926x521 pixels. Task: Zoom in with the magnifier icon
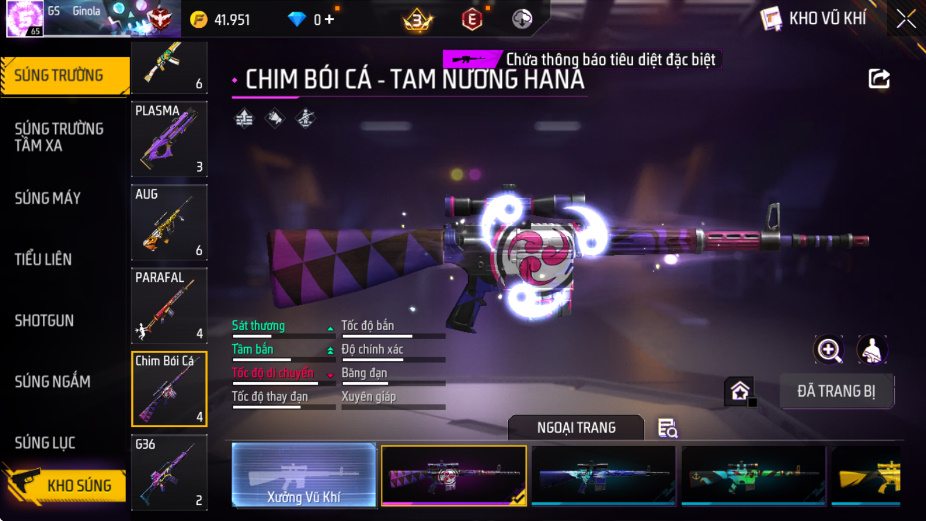tap(829, 350)
